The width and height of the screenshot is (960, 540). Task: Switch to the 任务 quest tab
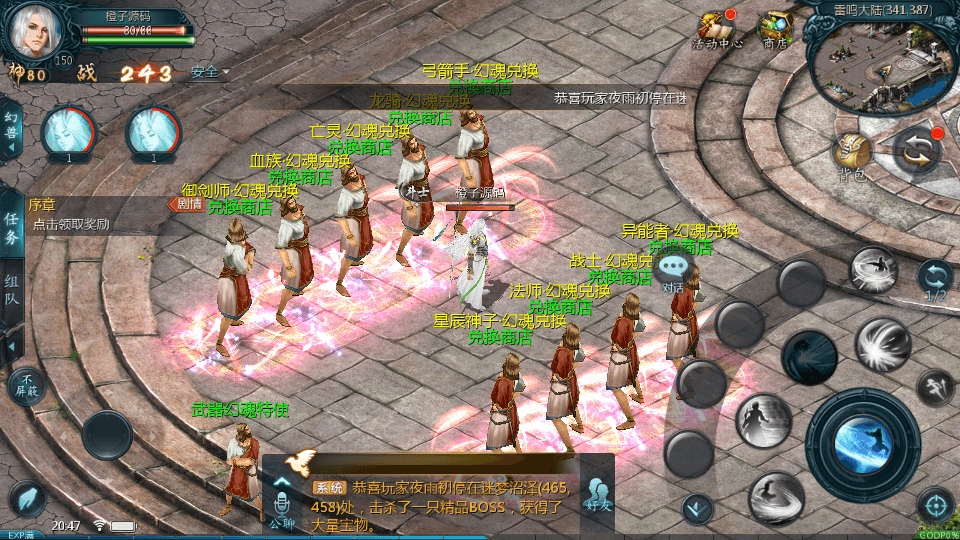(11, 229)
